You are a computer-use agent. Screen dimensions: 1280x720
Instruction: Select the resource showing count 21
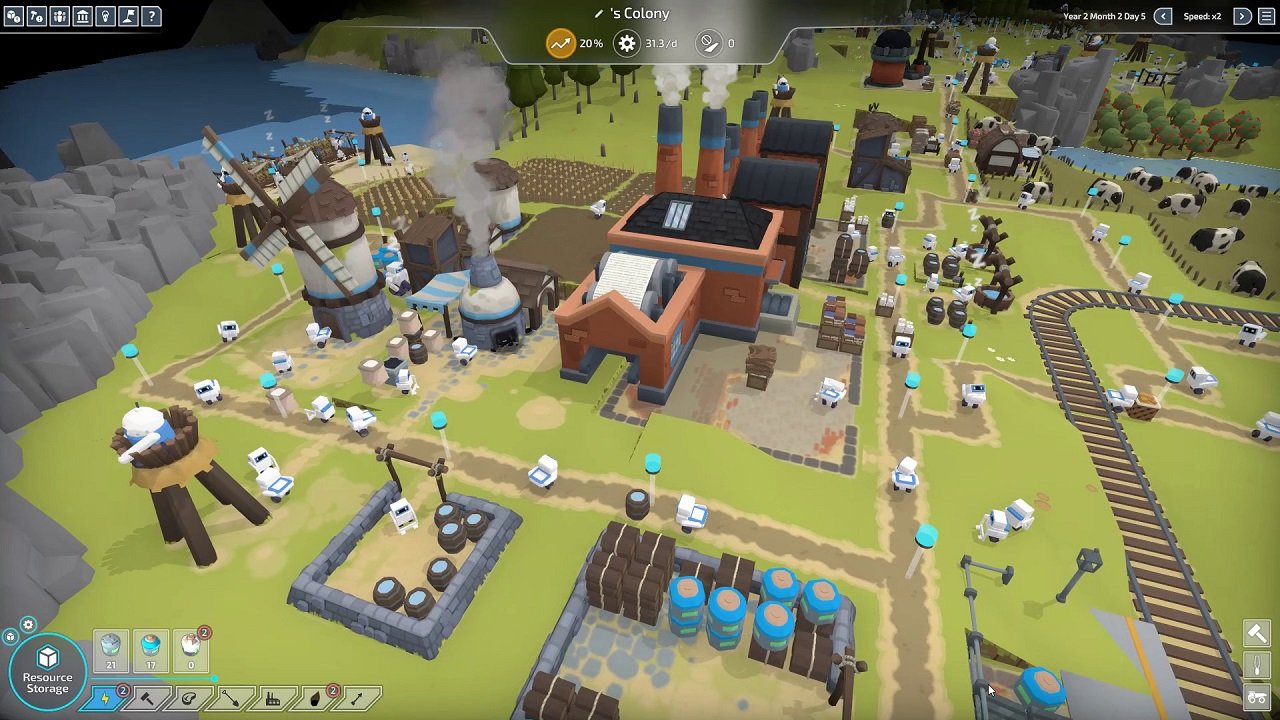tap(110, 650)
